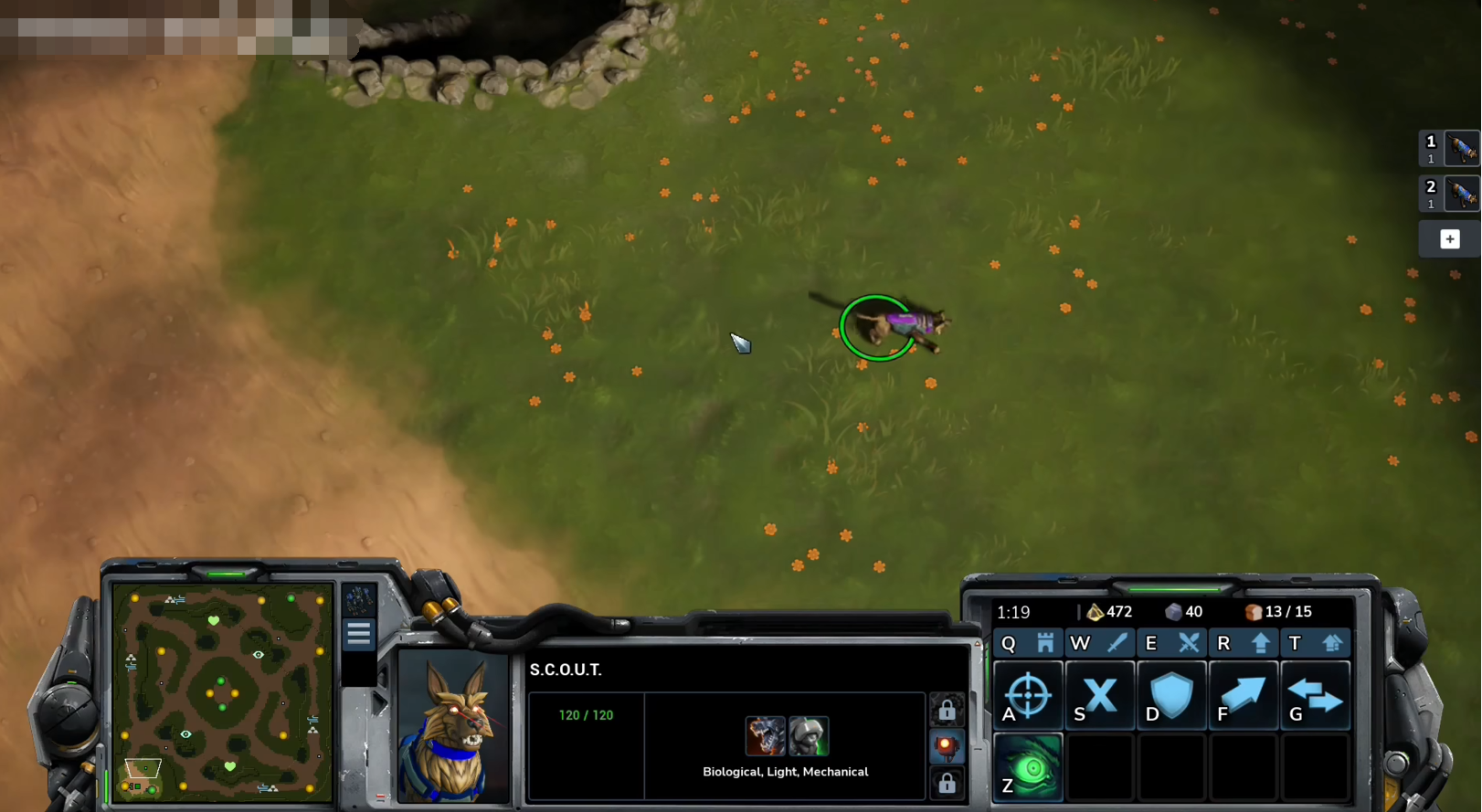1482x812 pixels.
Task: Switch to the W single sword tab
Action: point(1098,643)
